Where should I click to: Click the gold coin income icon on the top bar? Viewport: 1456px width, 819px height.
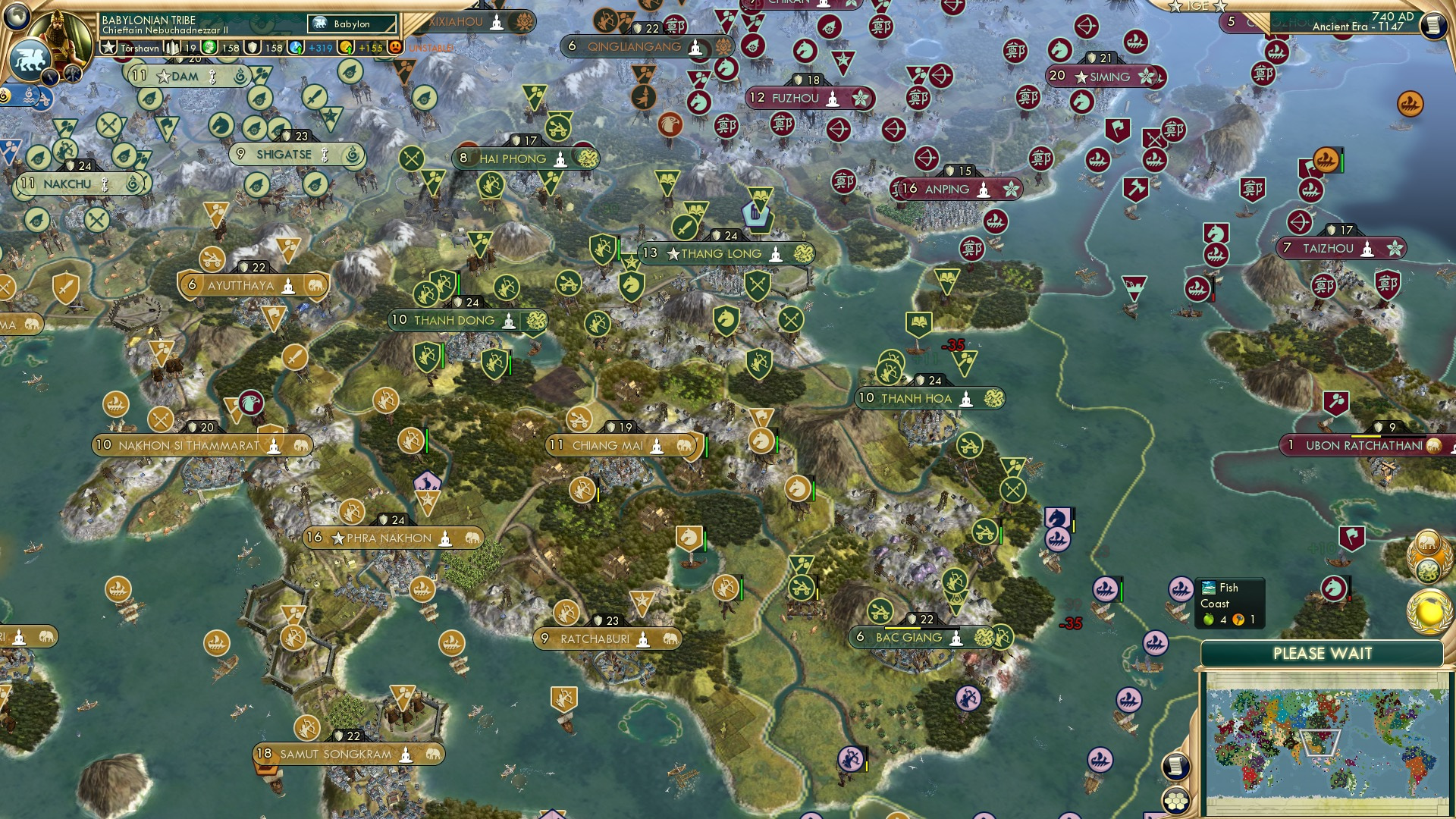coord(344,48)
